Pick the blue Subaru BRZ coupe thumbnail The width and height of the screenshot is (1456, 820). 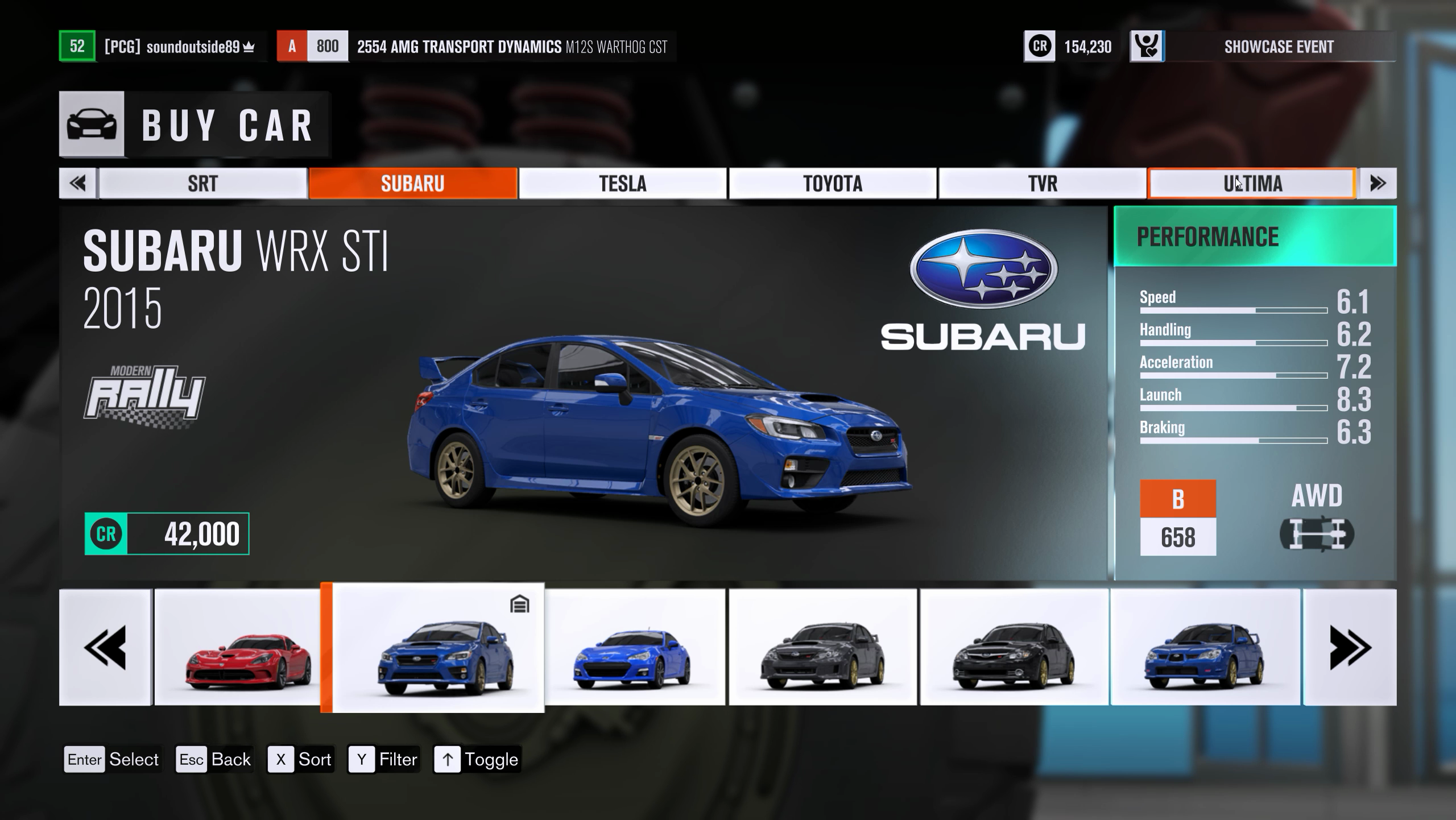635,647
